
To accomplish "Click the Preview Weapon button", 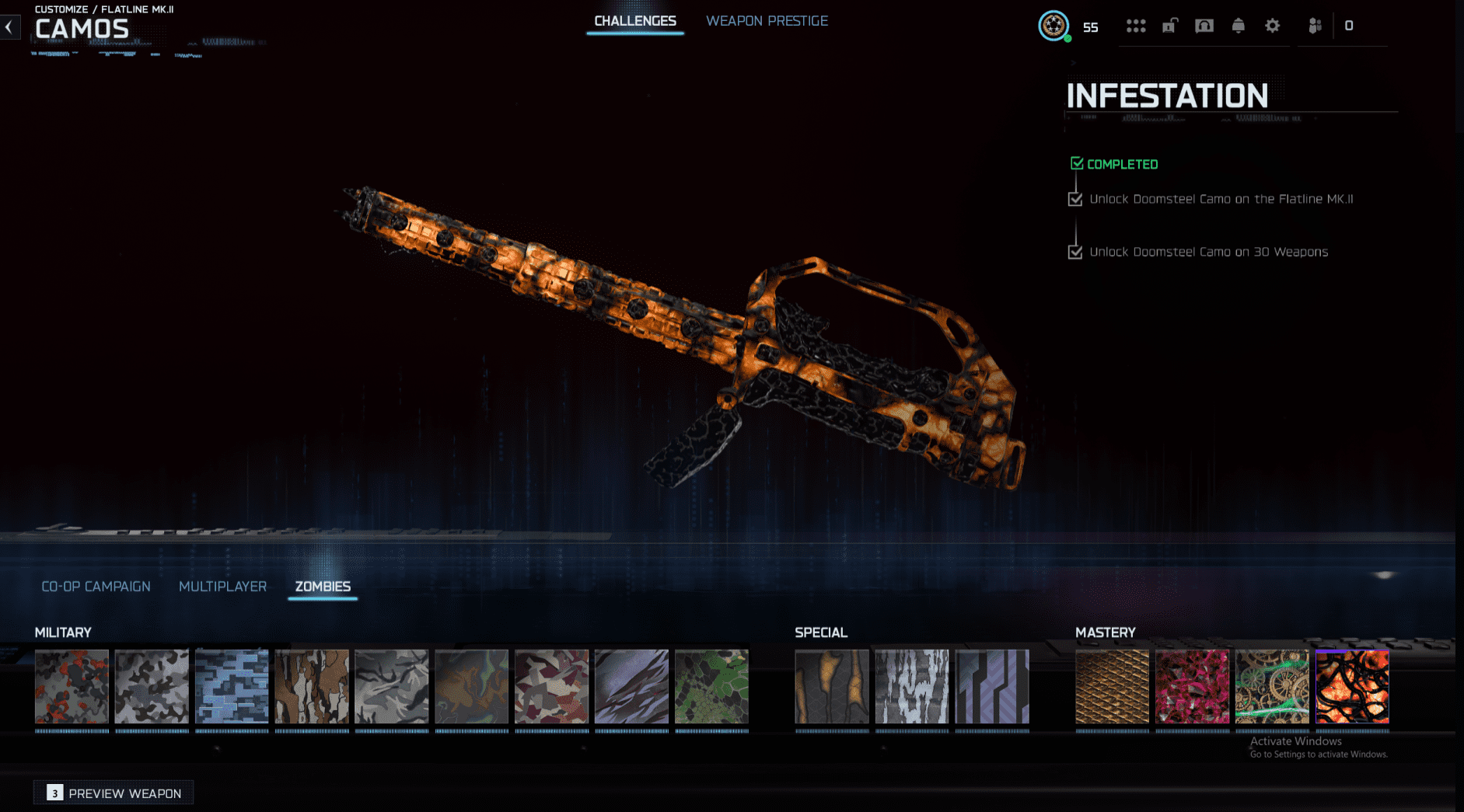I will [x=114, y=793].
